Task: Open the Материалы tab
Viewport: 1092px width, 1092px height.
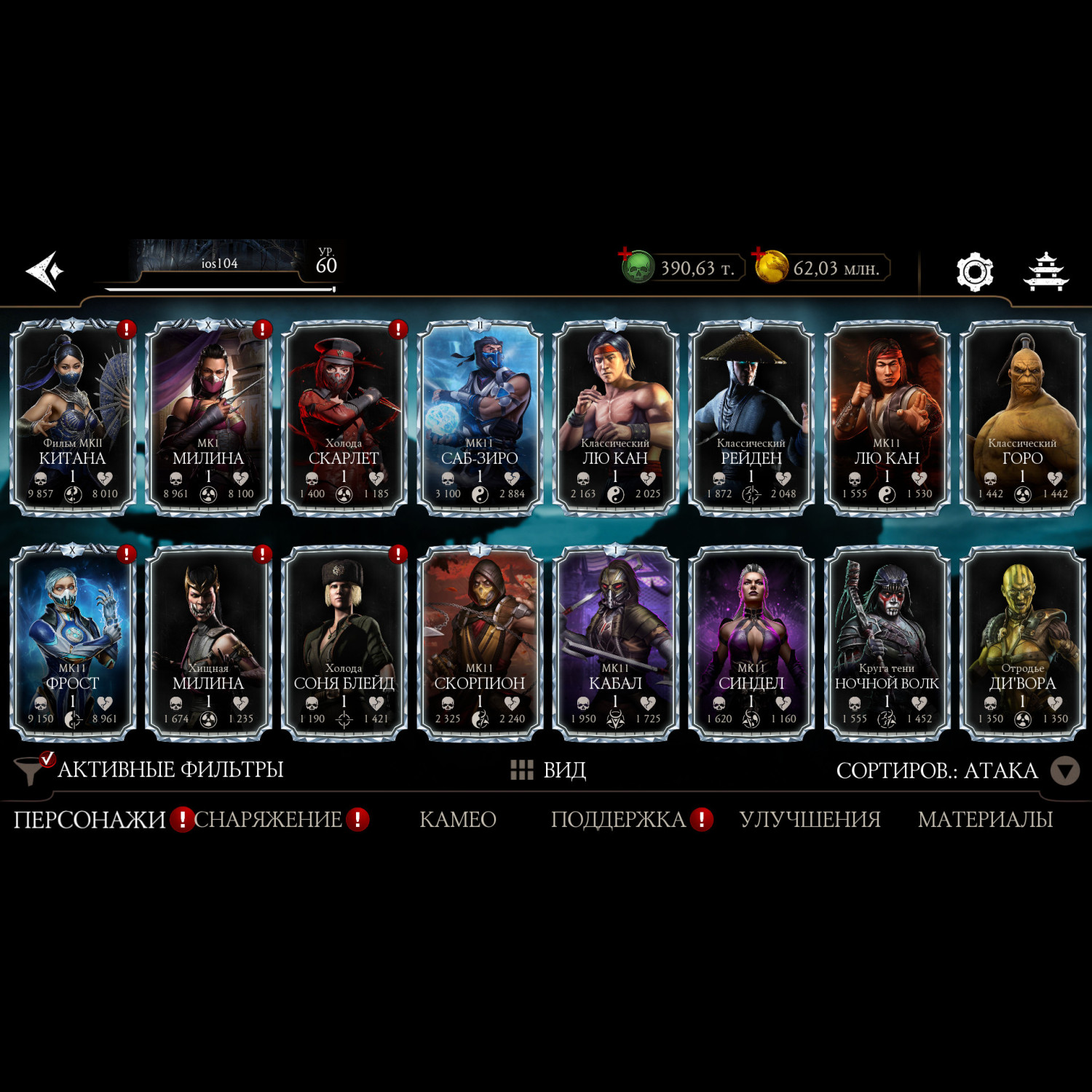Action: 985,820
